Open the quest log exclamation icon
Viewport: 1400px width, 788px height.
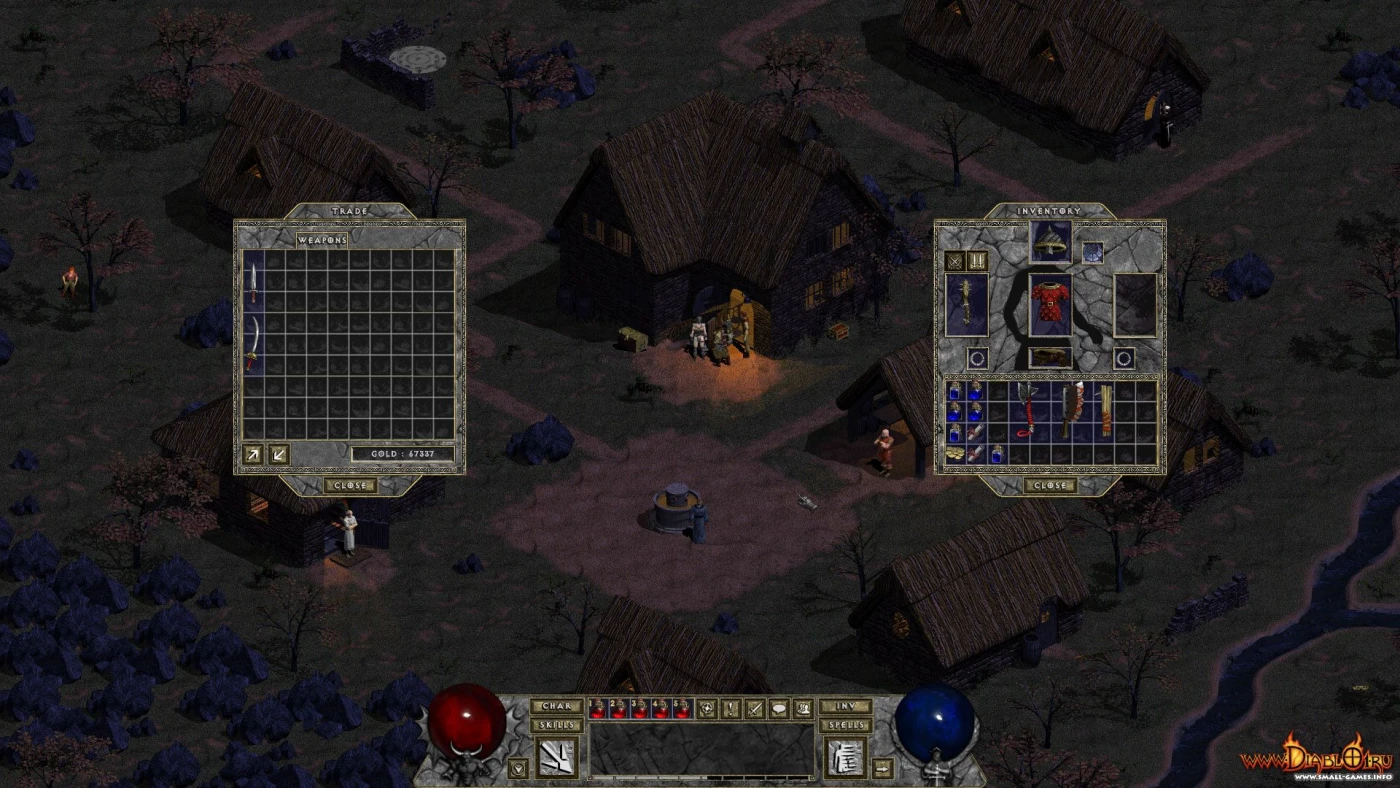[732, 708]
